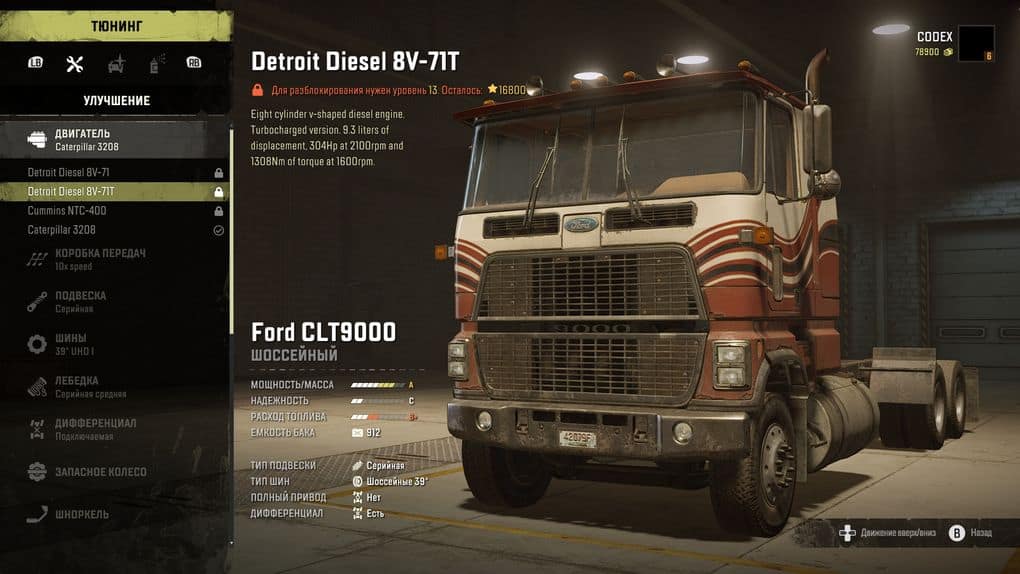Switch to the truck add-ons tab
The height and width of the screenshot is (574, 1020).
coord(117,64)
